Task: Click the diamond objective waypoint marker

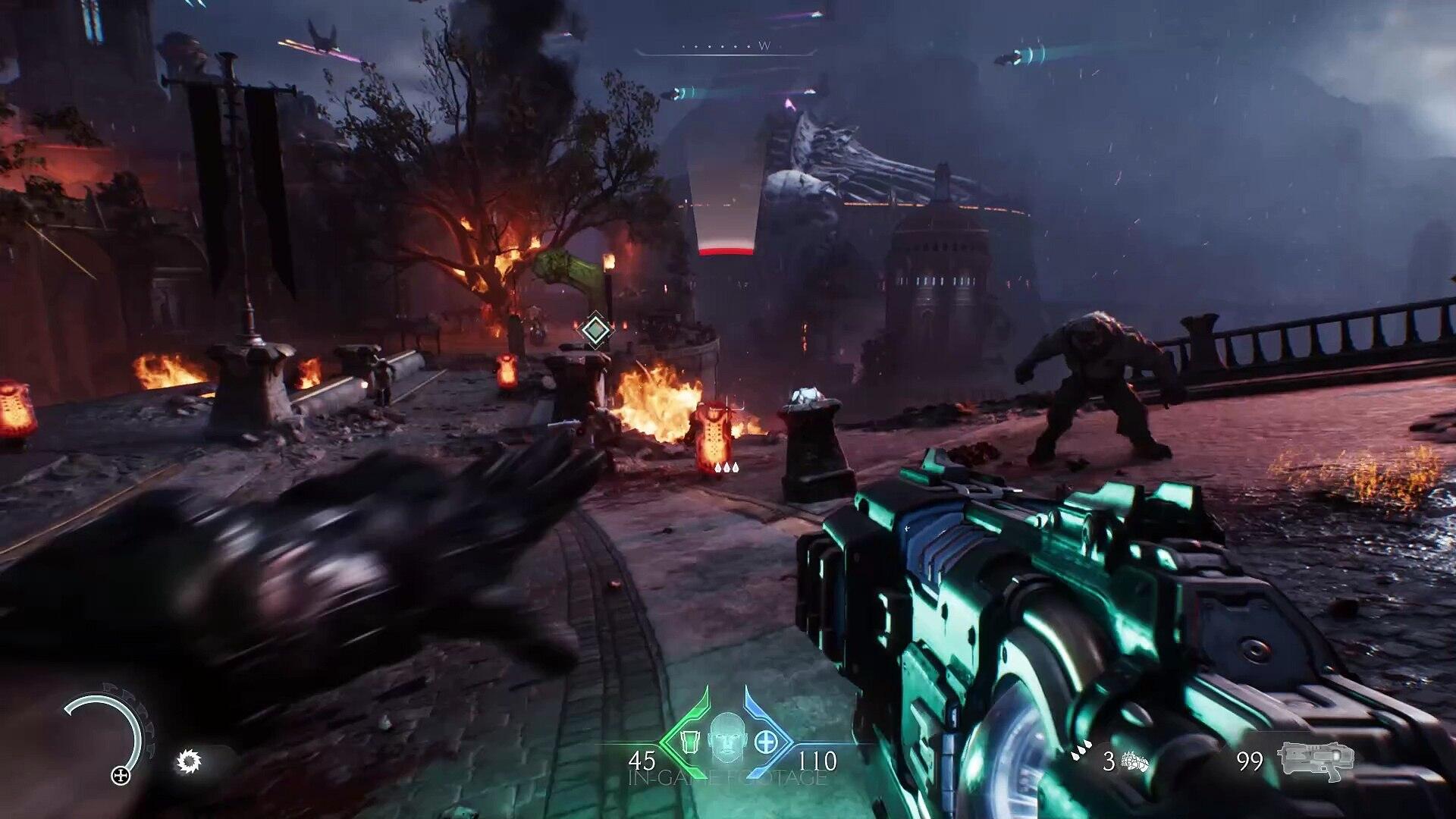Action: point(596,330)
